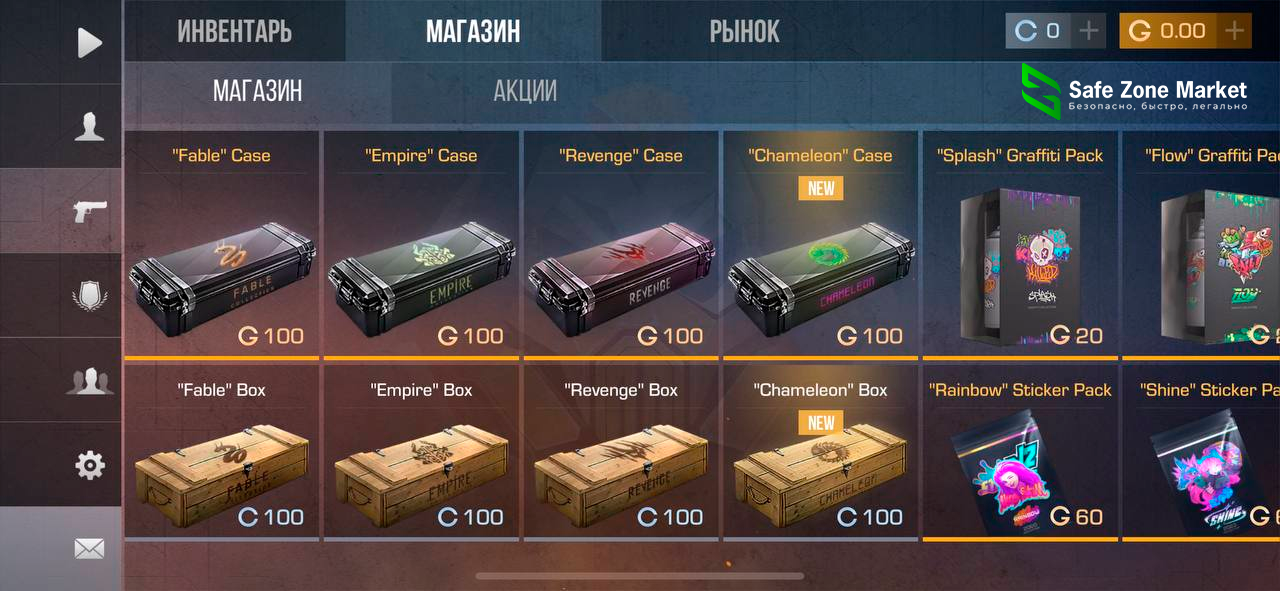Screen dimensions: 1280x591
Task: Buy the "Empire" Case
Action: click(421, 260)
